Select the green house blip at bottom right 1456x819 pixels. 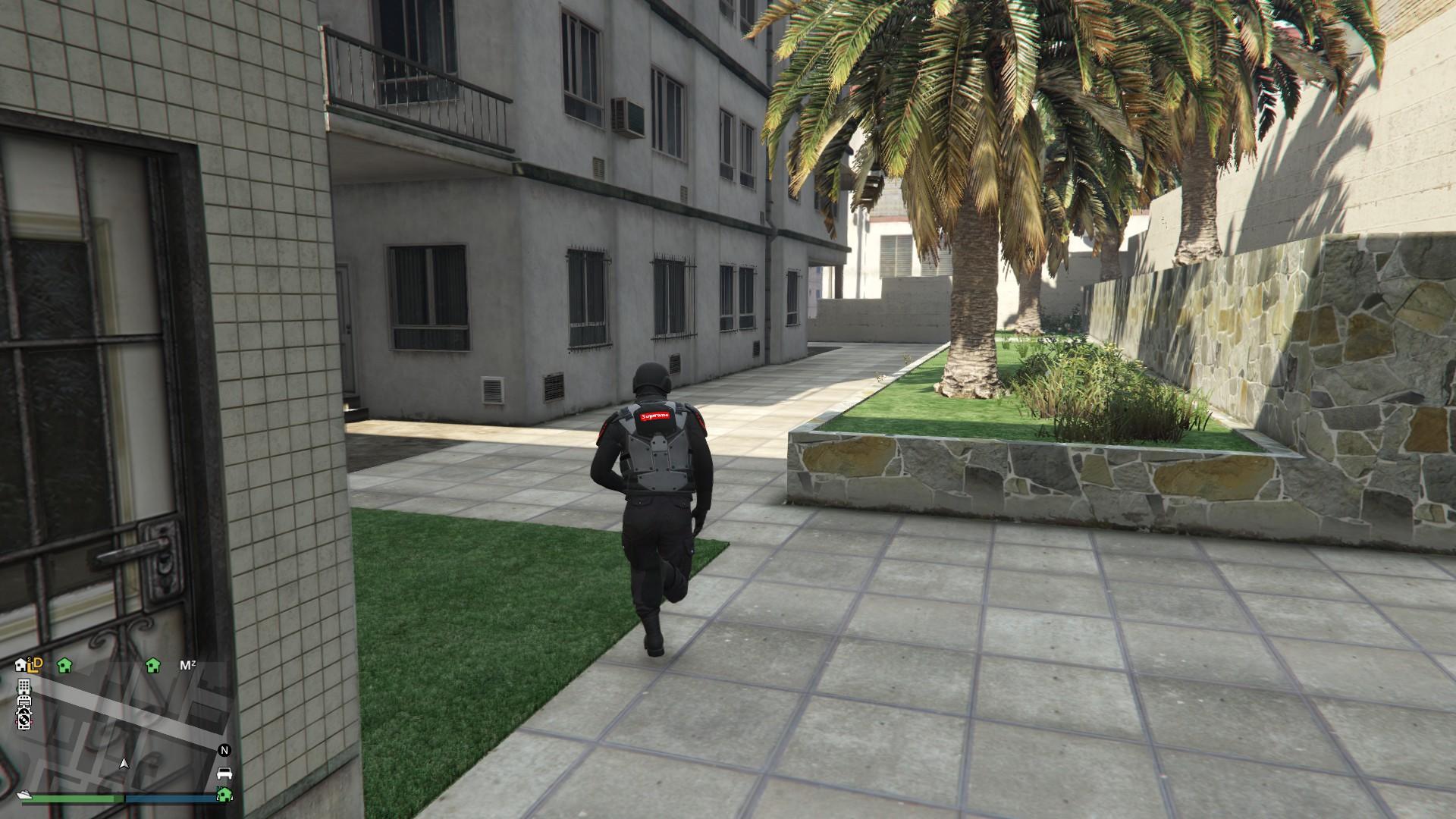tap(224, 795)
